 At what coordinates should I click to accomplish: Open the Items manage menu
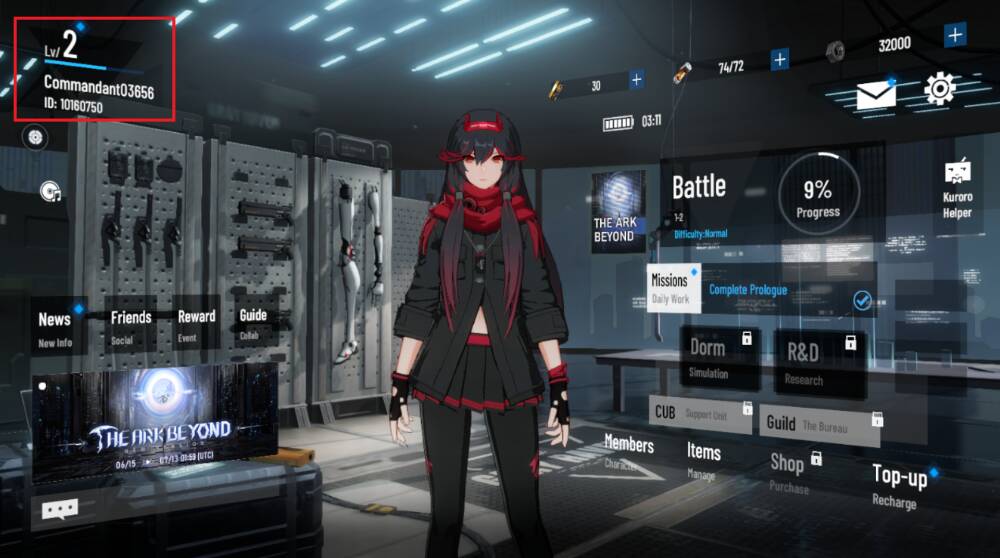point(704,458)
